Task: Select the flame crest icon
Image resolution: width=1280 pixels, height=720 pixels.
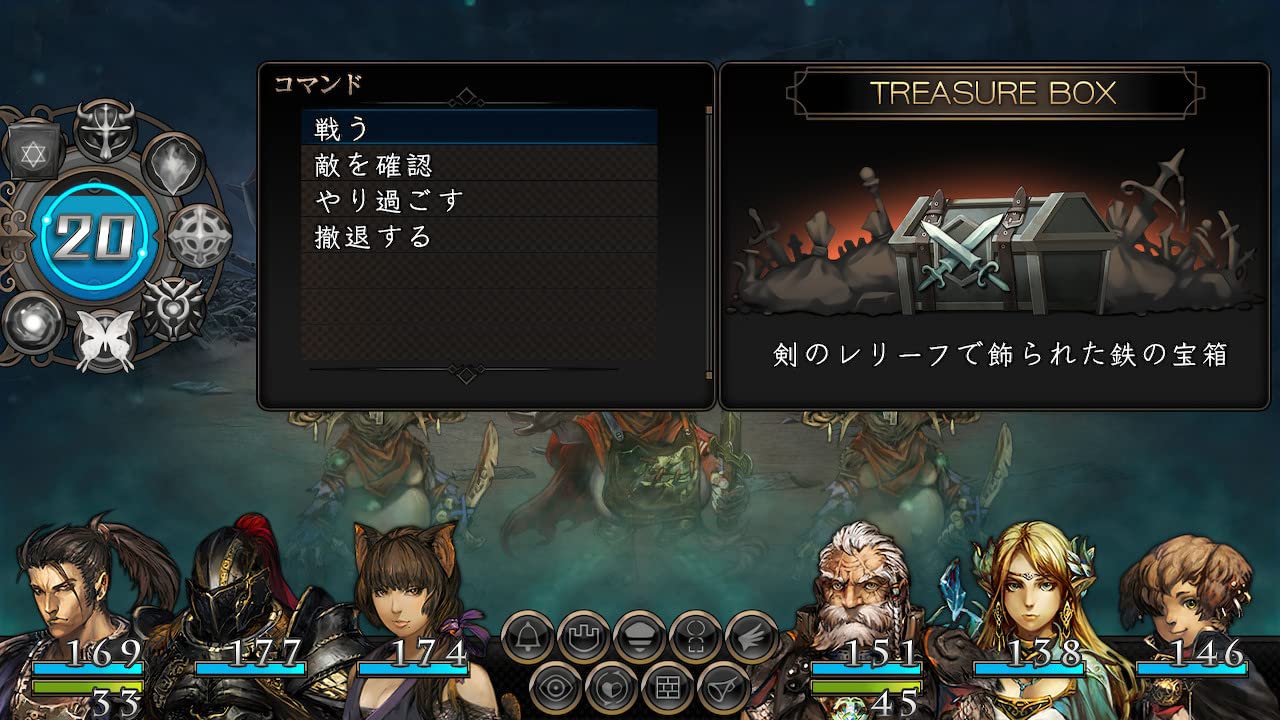Action: [x=172, y=165]
